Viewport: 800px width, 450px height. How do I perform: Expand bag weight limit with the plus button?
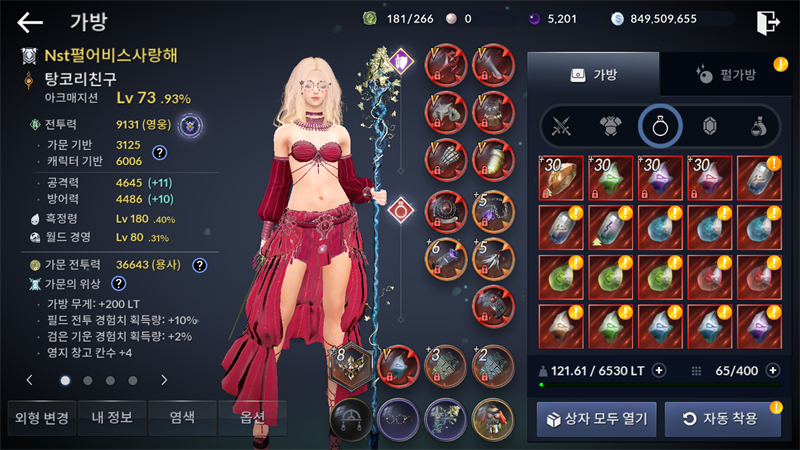(x=659, y=370)
